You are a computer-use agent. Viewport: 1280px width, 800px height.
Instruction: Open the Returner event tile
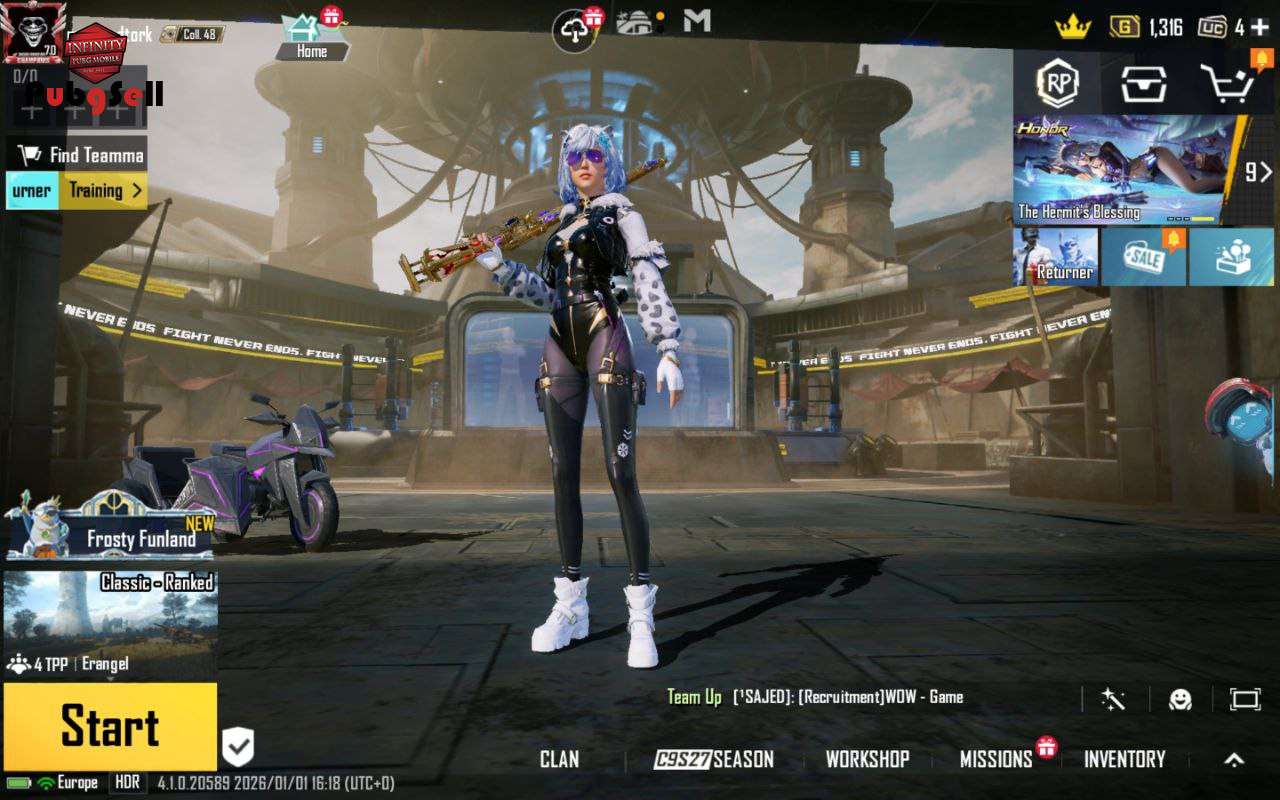(x=1055, y=257)
